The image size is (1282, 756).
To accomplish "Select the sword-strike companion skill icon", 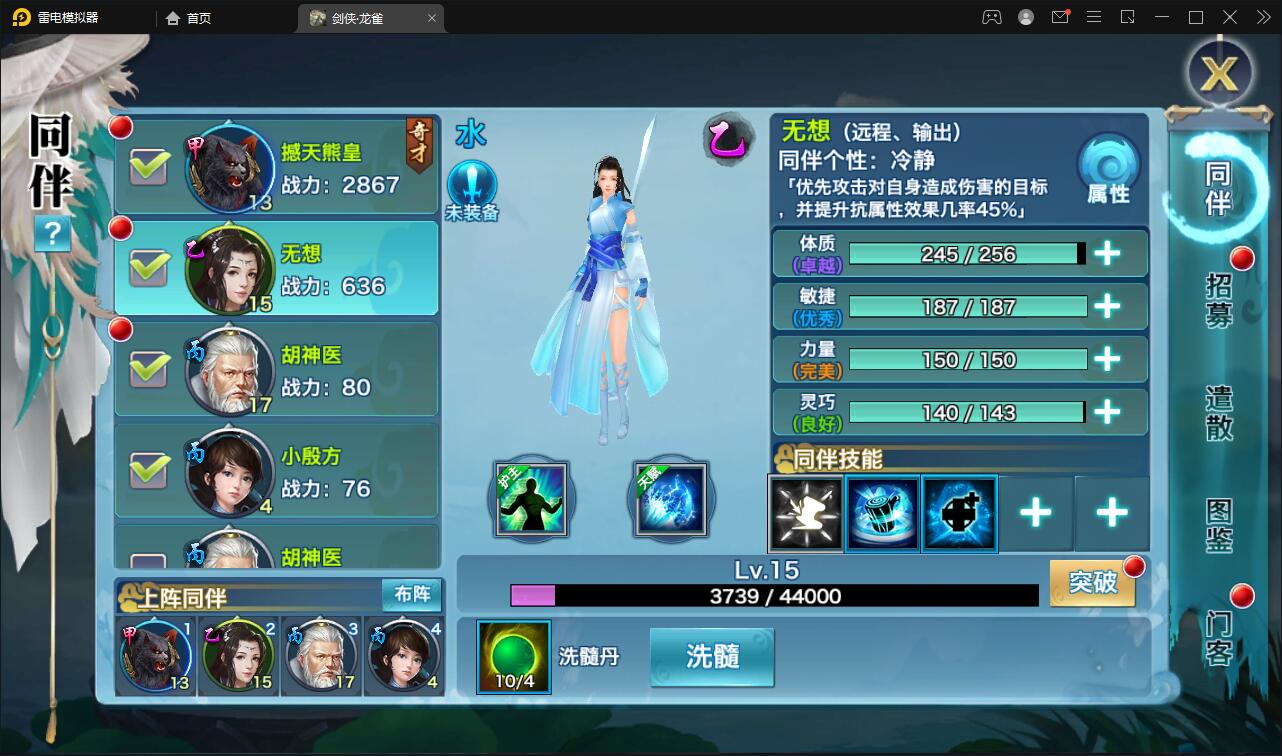I will (806, 514).
